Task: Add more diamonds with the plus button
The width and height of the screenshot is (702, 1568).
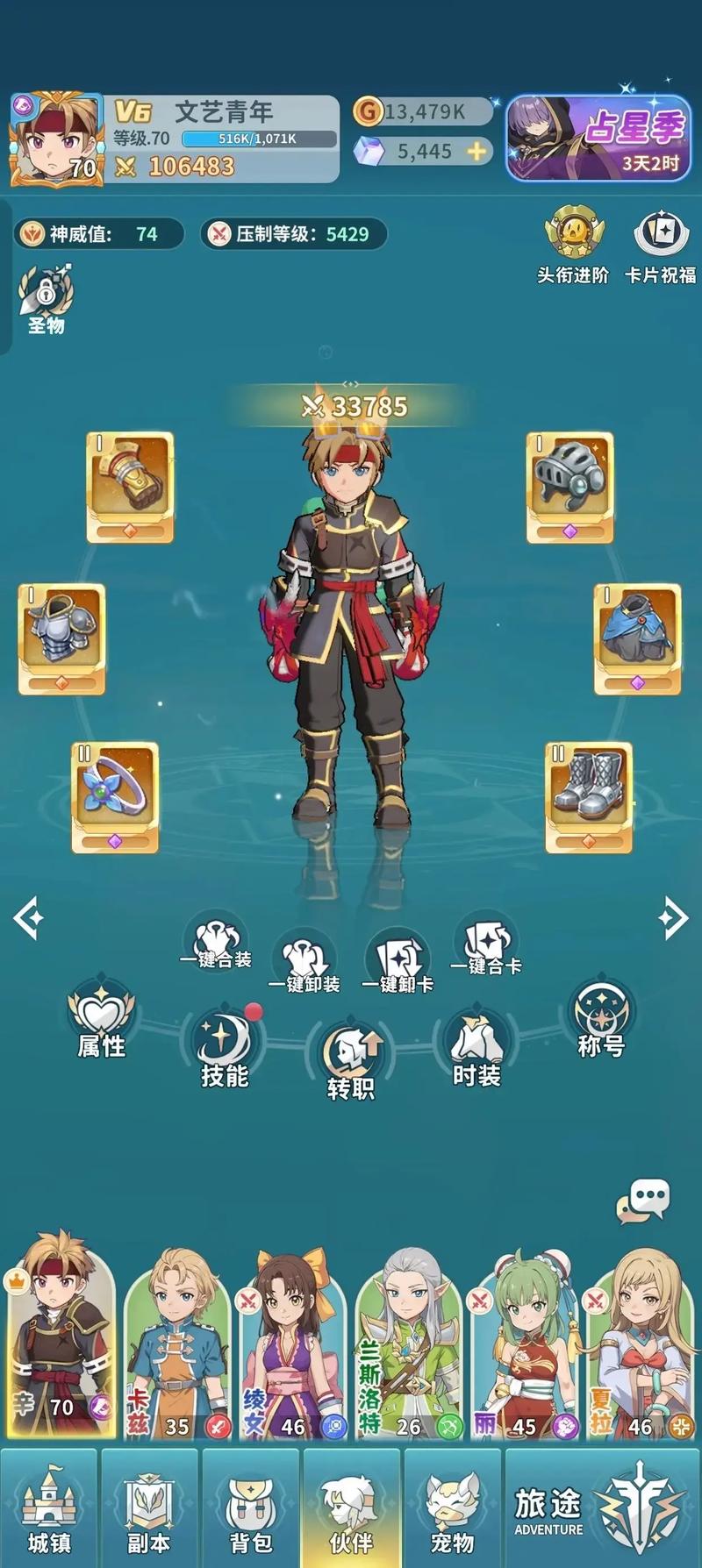Action: [x=476, y=152]
